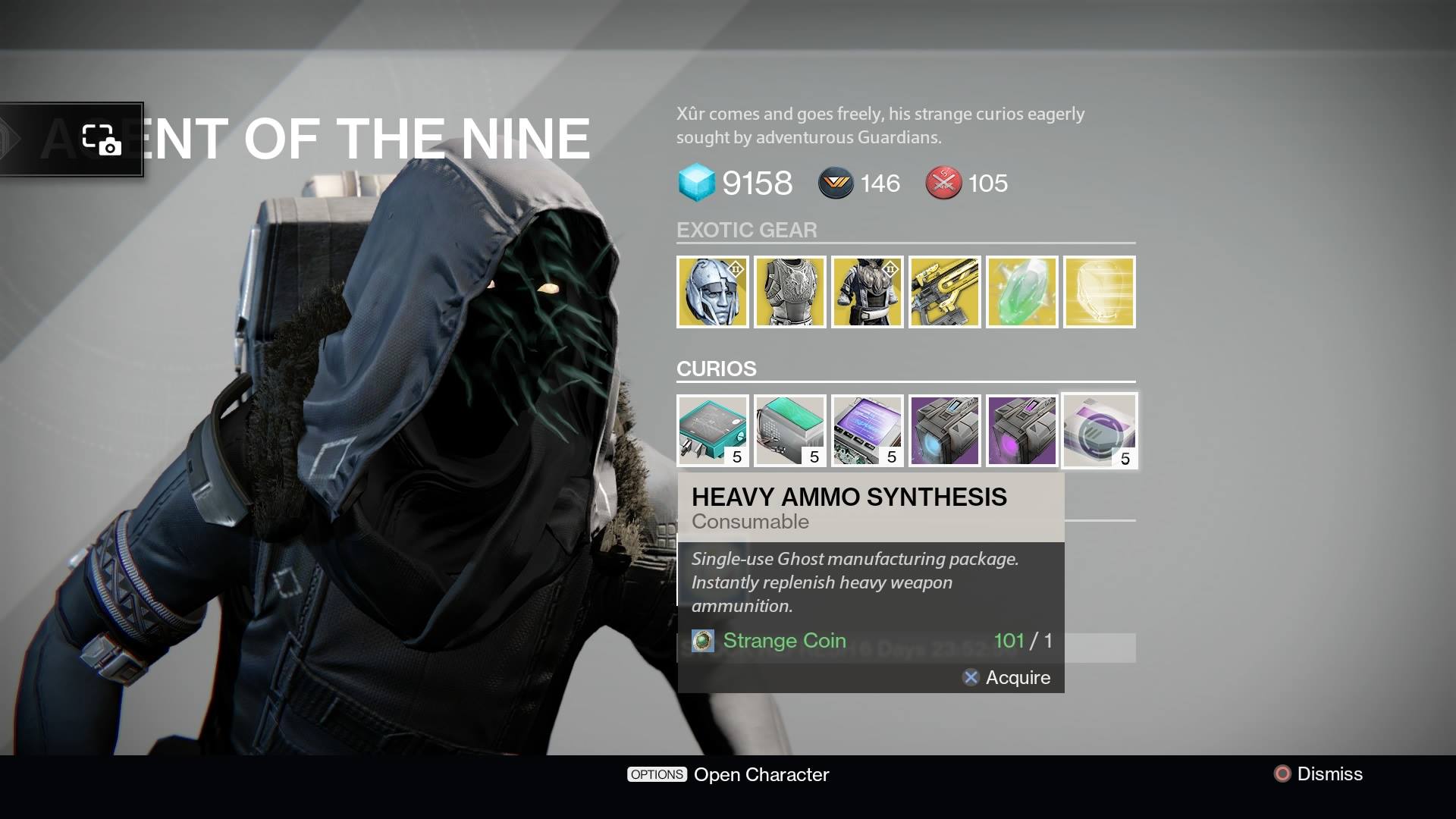Click the blue-glowing vehicle drive crate
This screenshot has height=819, width=1456.
click(x=944, y=430)
